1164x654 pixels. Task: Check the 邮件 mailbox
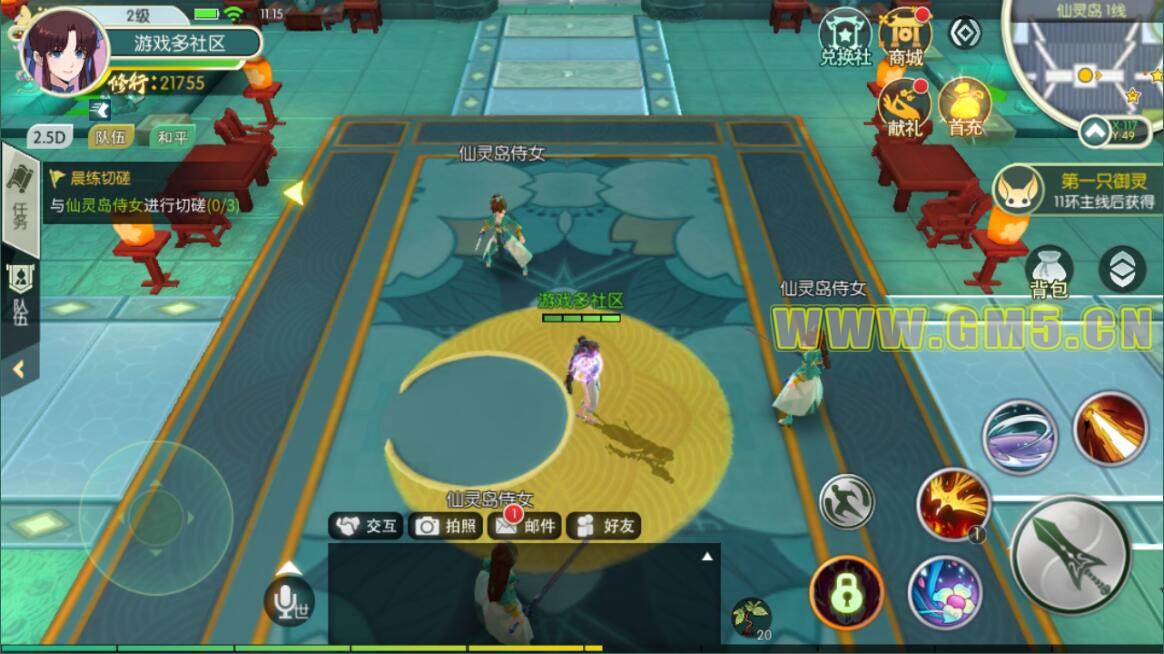(x=525, y=526)
